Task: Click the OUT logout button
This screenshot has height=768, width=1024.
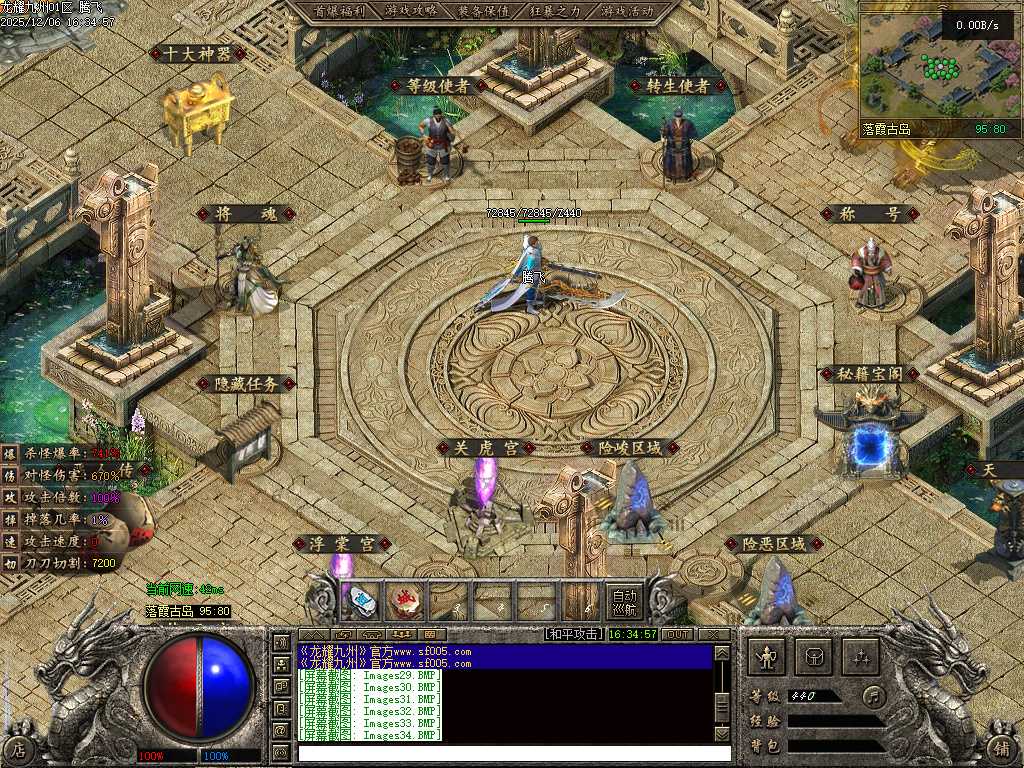Action: (678, 635)
